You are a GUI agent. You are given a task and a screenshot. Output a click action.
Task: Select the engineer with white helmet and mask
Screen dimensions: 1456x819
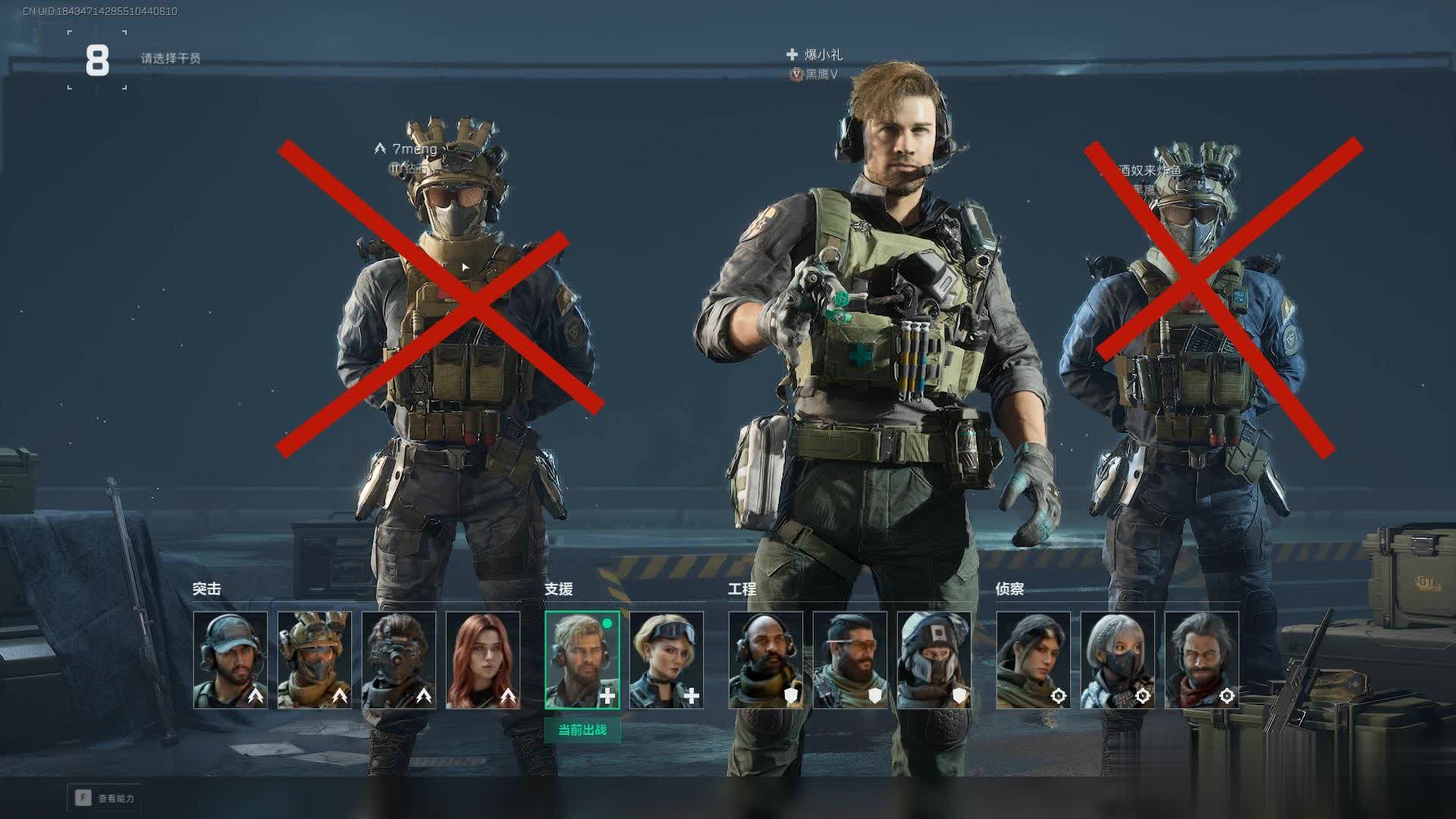pos(934,661)
